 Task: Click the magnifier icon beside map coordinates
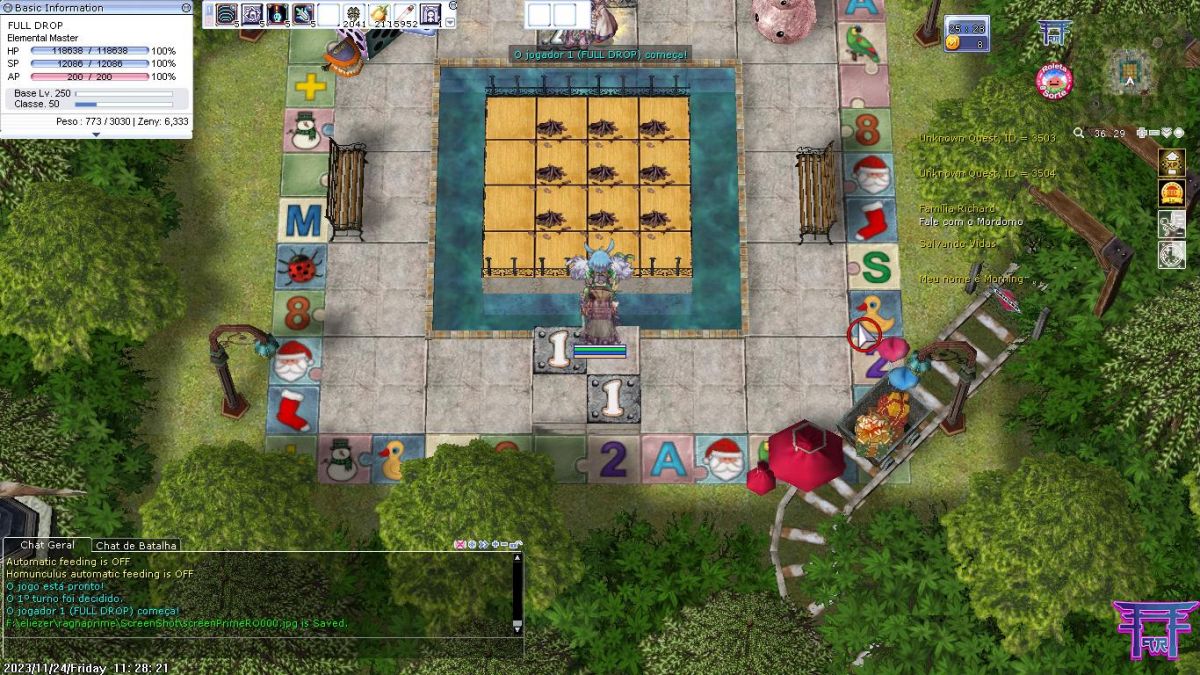pyautogui.click(x=1079, y=133)
